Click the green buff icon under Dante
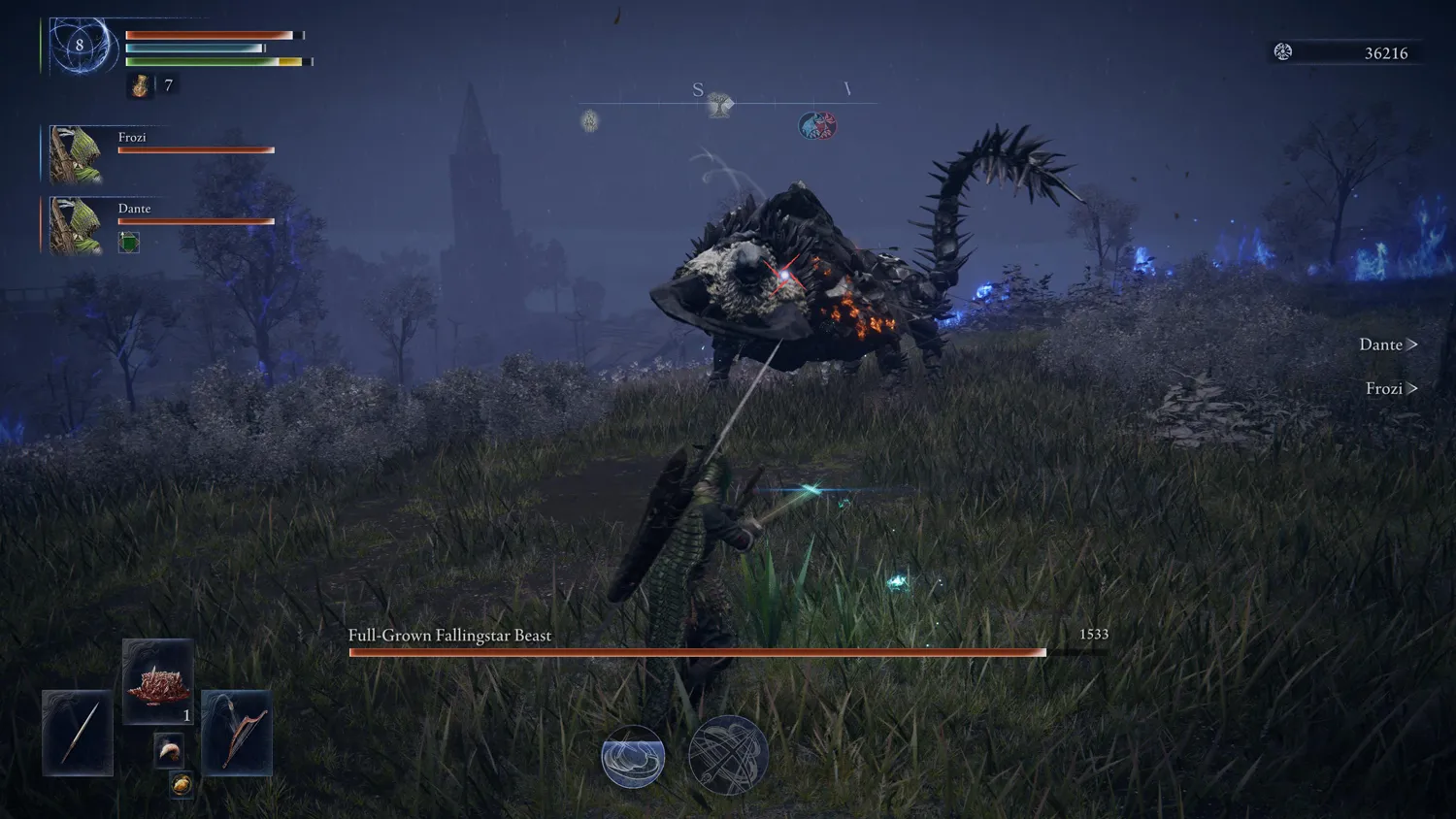 point(129,243)
